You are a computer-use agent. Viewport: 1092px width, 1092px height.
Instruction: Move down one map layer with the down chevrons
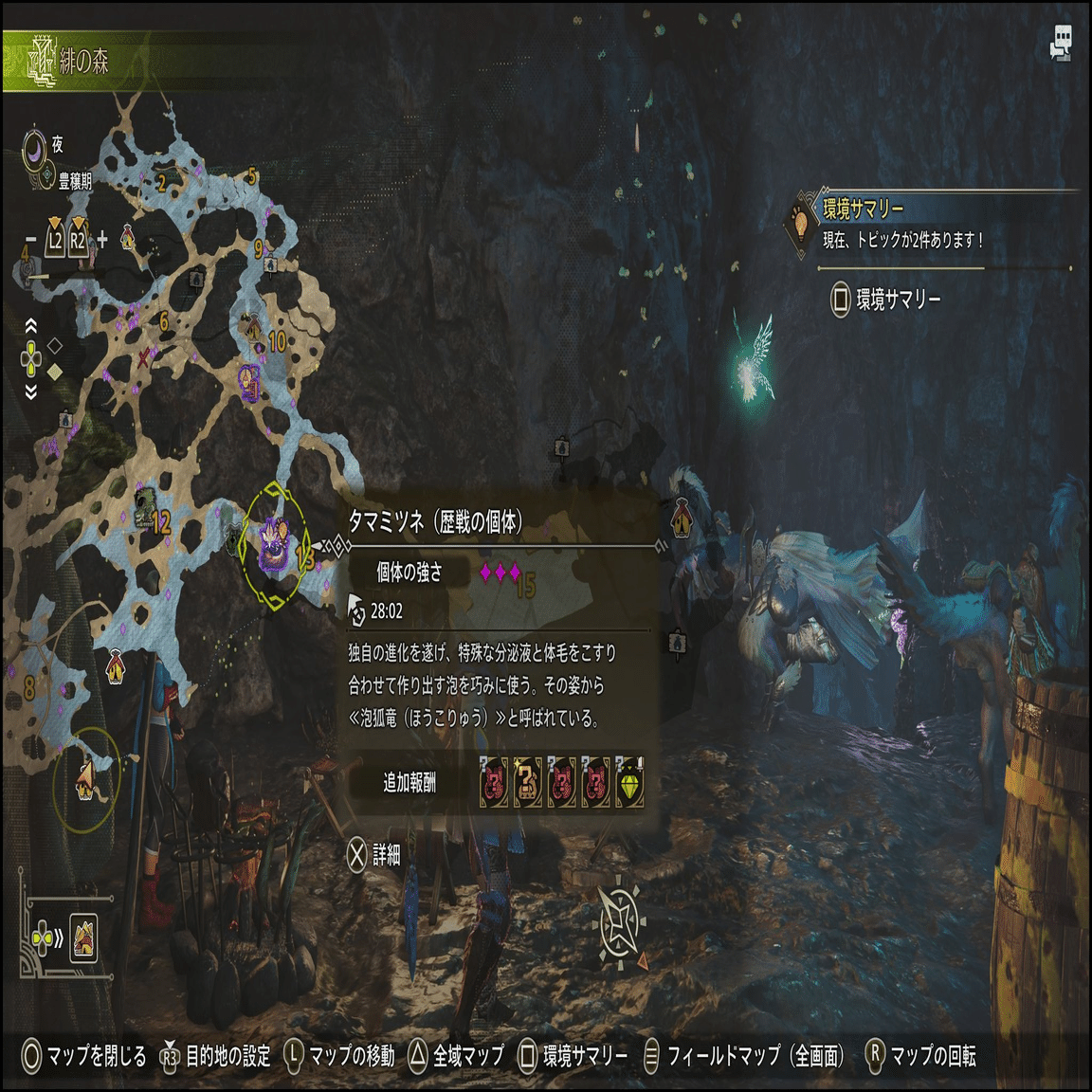[31, 391]
